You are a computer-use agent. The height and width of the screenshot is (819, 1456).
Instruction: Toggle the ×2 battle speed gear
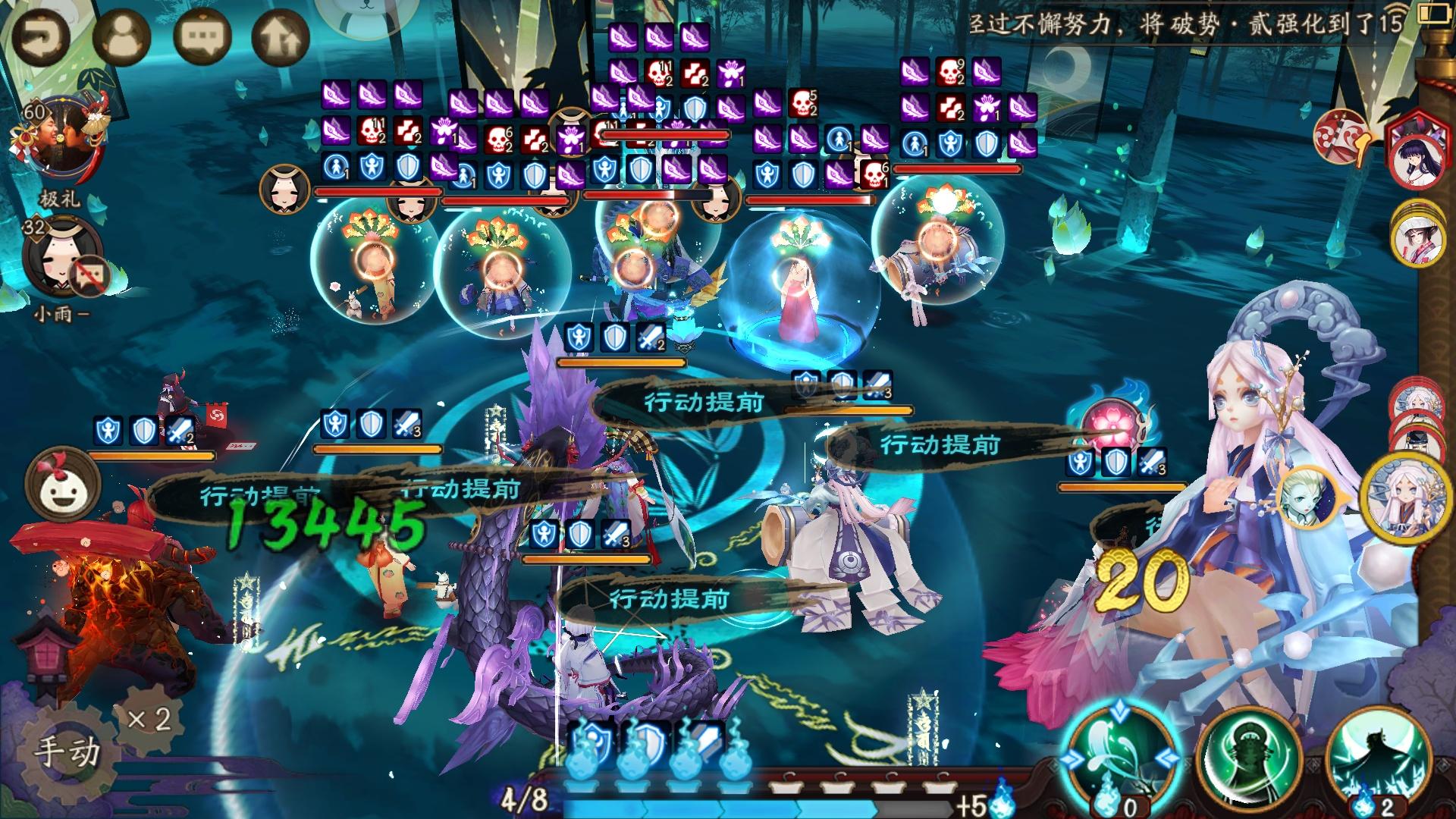coord(149,718)
